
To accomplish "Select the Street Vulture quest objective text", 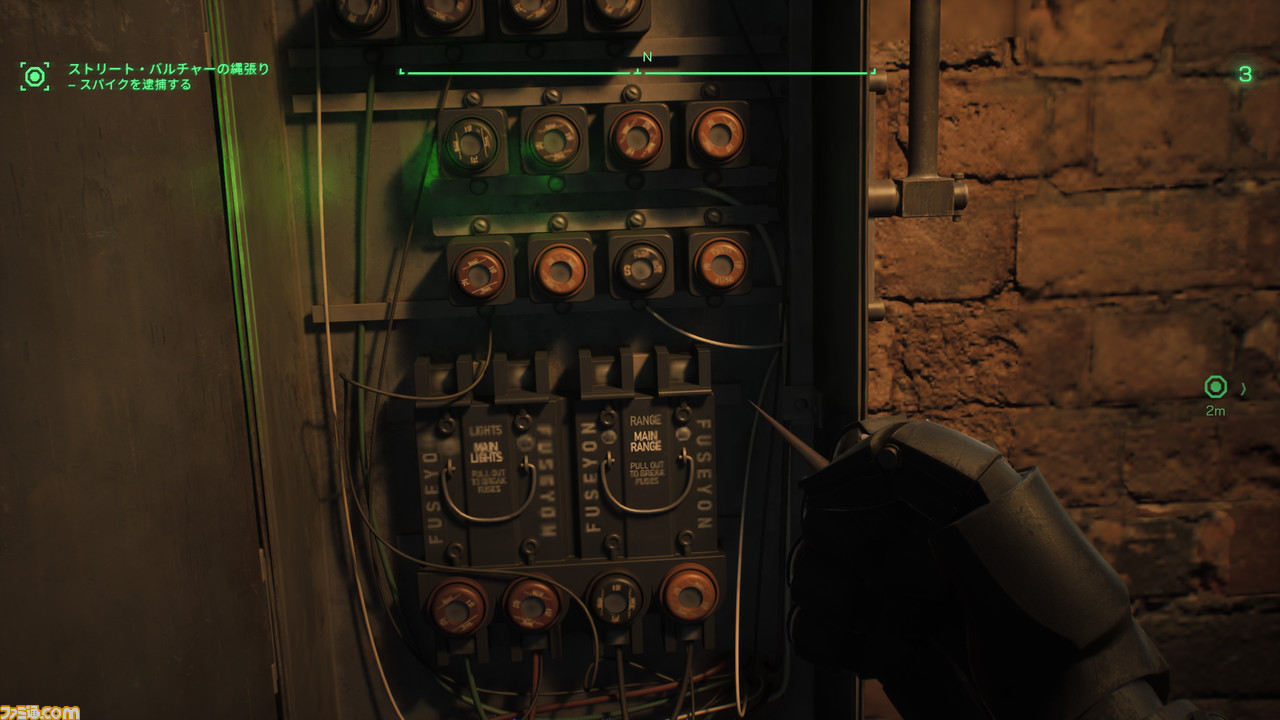I will coord(168,77).
